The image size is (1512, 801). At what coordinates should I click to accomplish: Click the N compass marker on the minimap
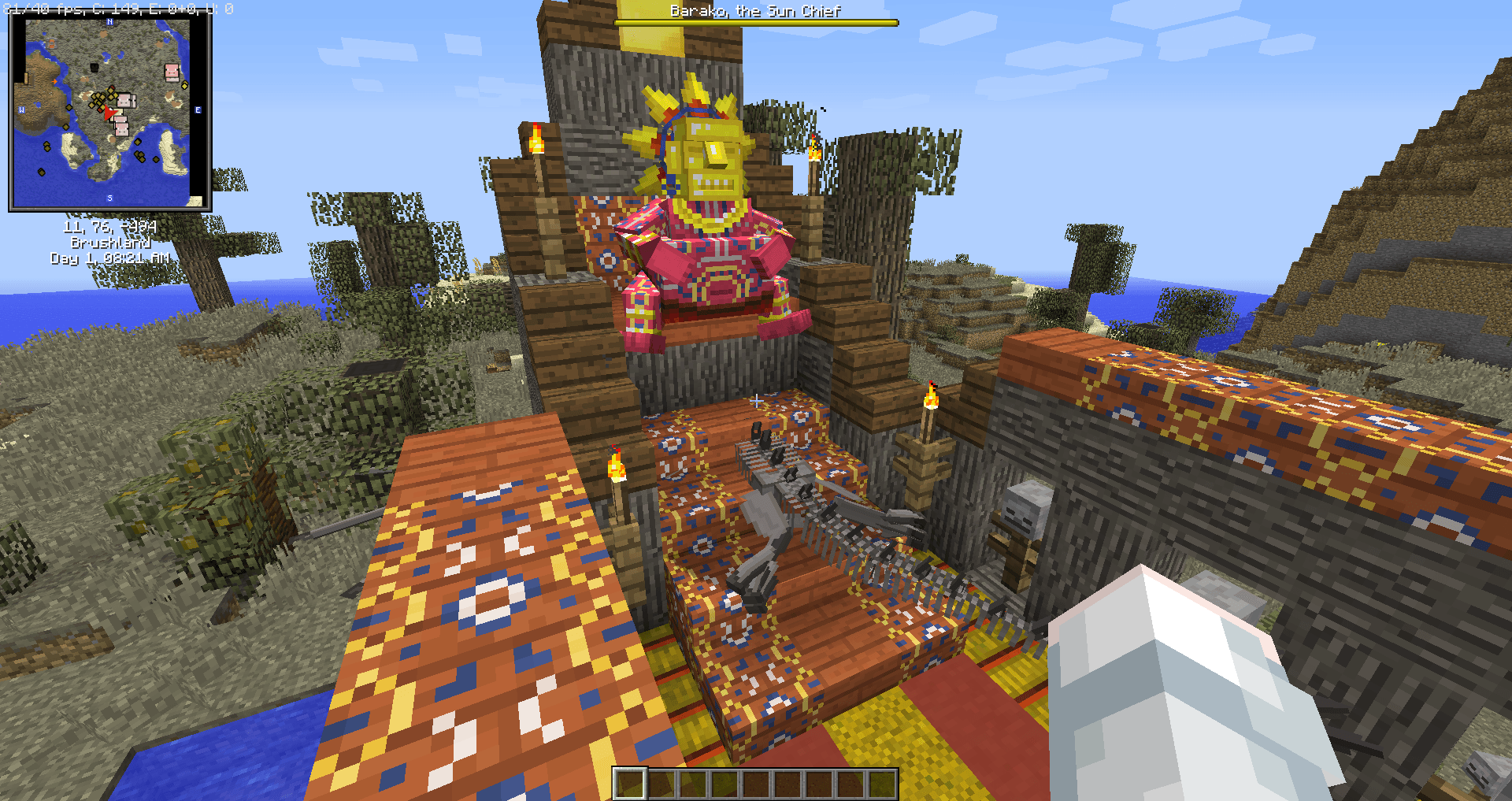point(109,22)
